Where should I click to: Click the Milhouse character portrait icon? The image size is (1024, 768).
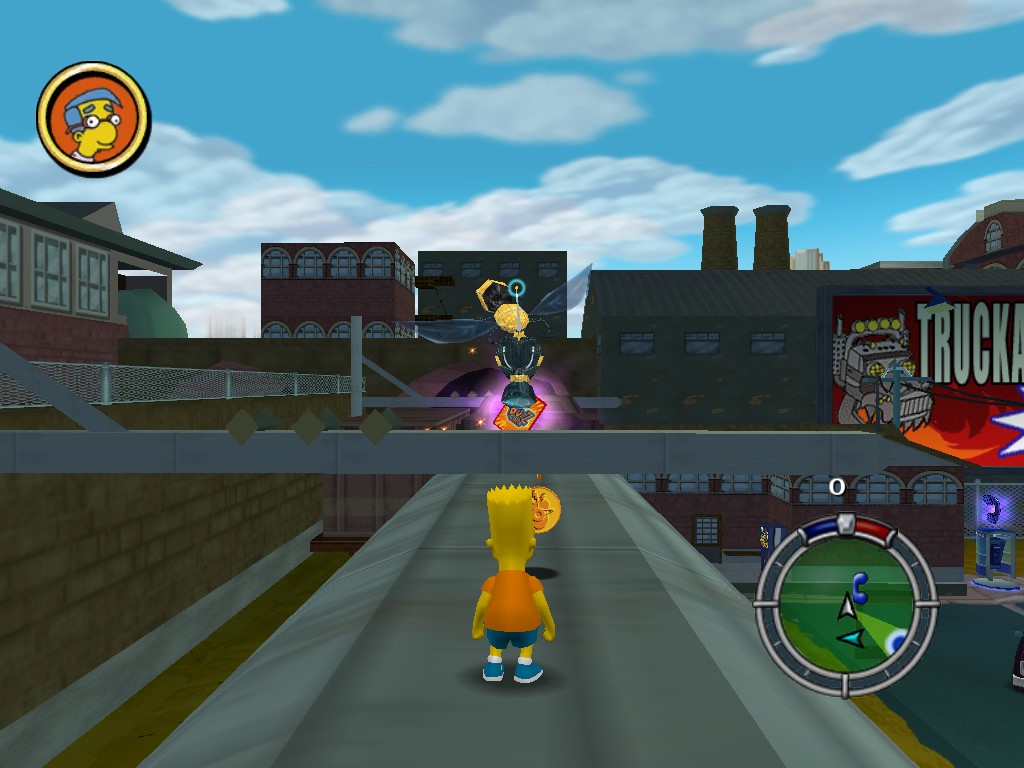93,118
